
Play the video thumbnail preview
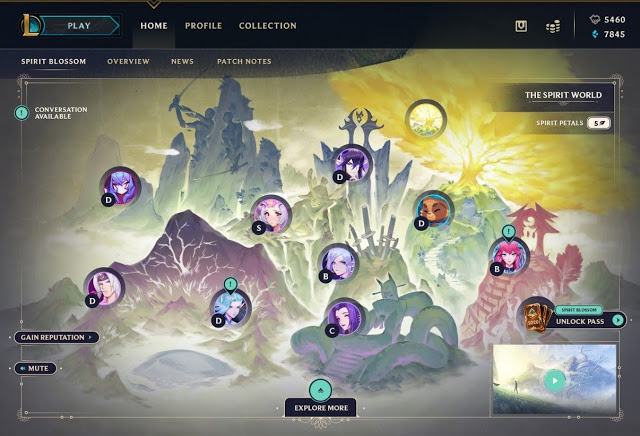[554, 380]
